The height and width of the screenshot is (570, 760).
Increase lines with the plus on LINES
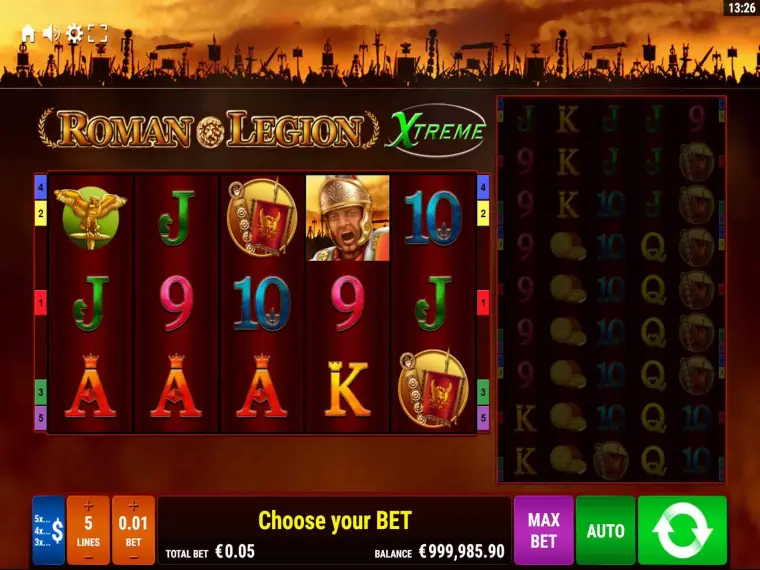tap(88, 506)
